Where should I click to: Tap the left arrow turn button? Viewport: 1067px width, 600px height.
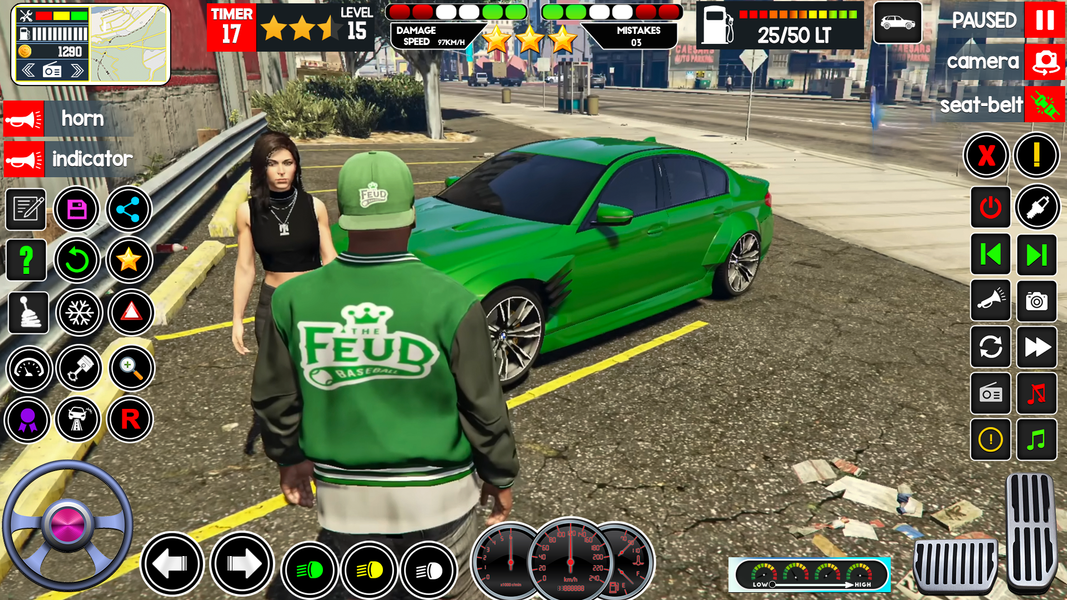[172, 563]
